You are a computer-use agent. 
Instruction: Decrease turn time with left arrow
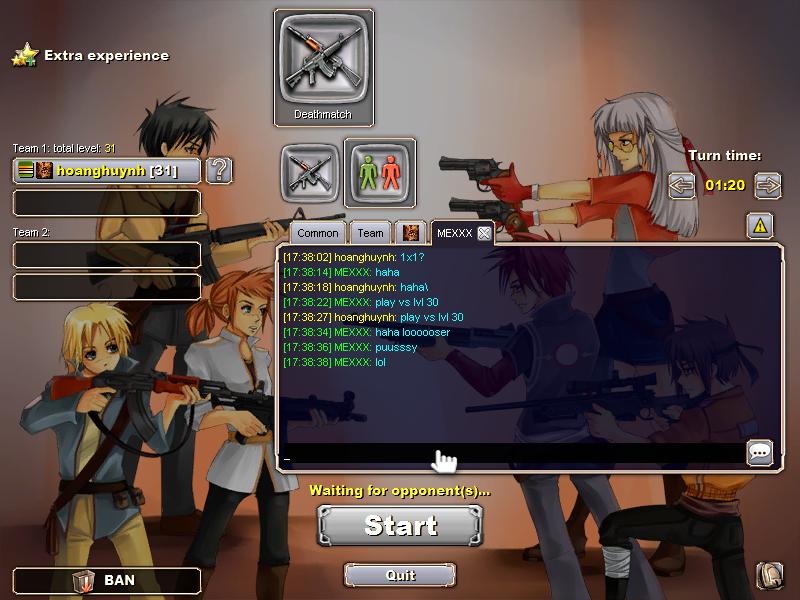click(682, 185)
